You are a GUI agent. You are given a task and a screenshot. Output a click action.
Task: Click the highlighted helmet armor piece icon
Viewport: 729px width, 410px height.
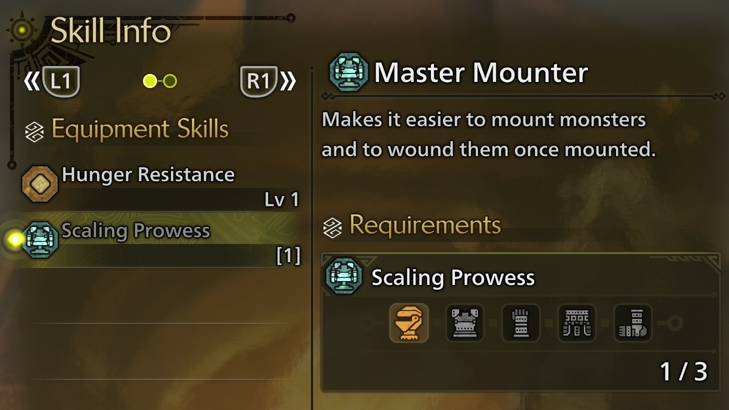pyautogui.click(x=409, y=323)
